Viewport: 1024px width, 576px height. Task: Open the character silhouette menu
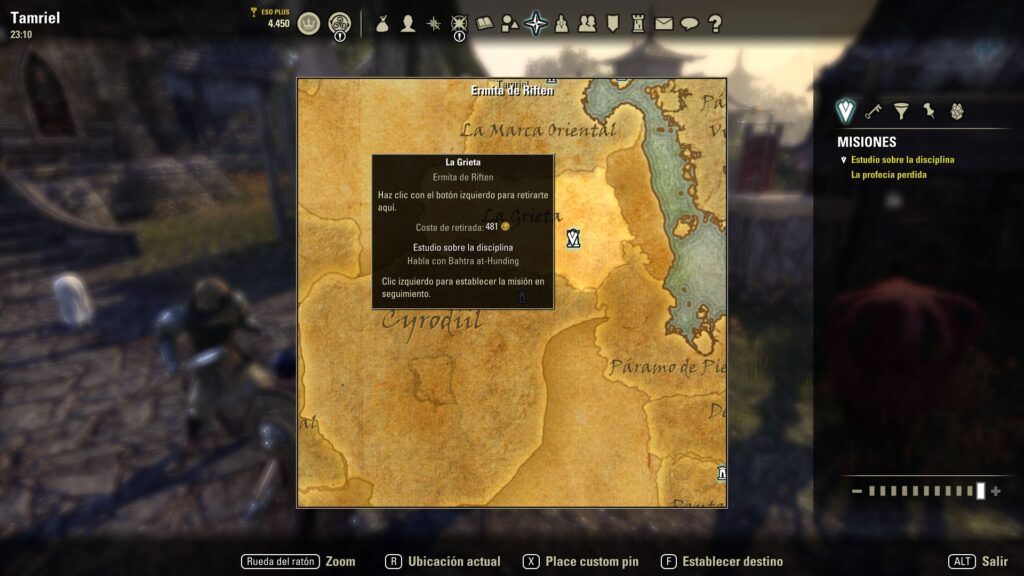click(408, 23)
